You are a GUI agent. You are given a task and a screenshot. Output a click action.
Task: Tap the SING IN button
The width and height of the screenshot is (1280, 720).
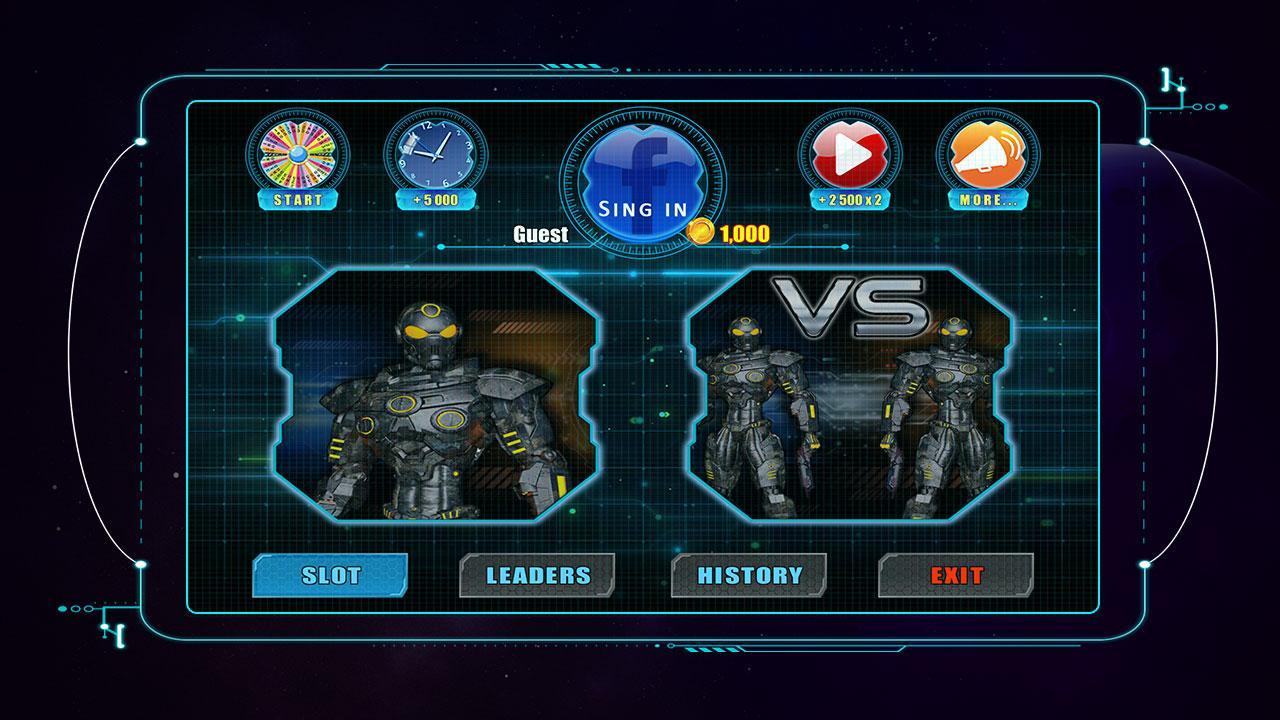[641, 210]
